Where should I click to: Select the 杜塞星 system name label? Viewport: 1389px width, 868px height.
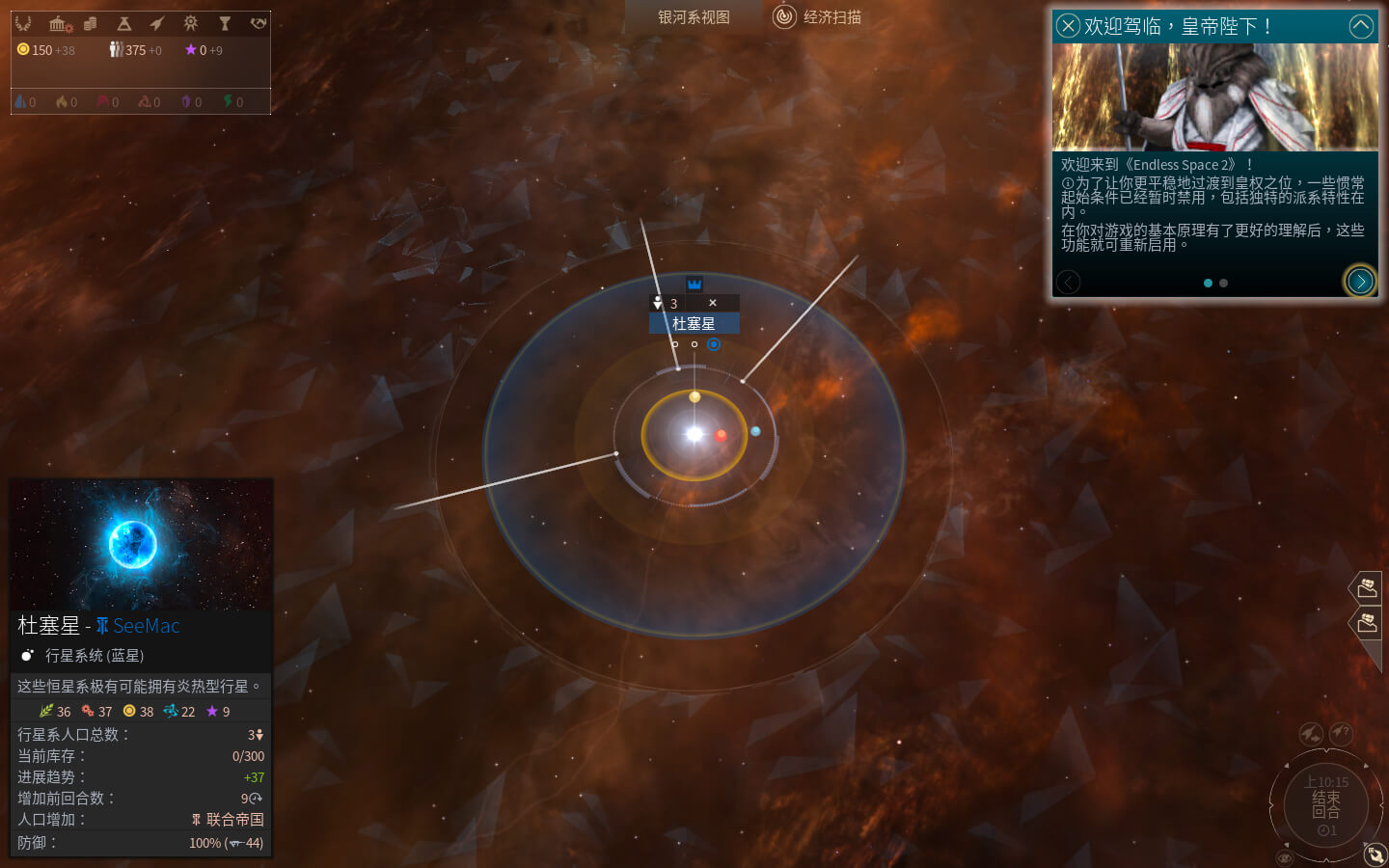(694, 323)
